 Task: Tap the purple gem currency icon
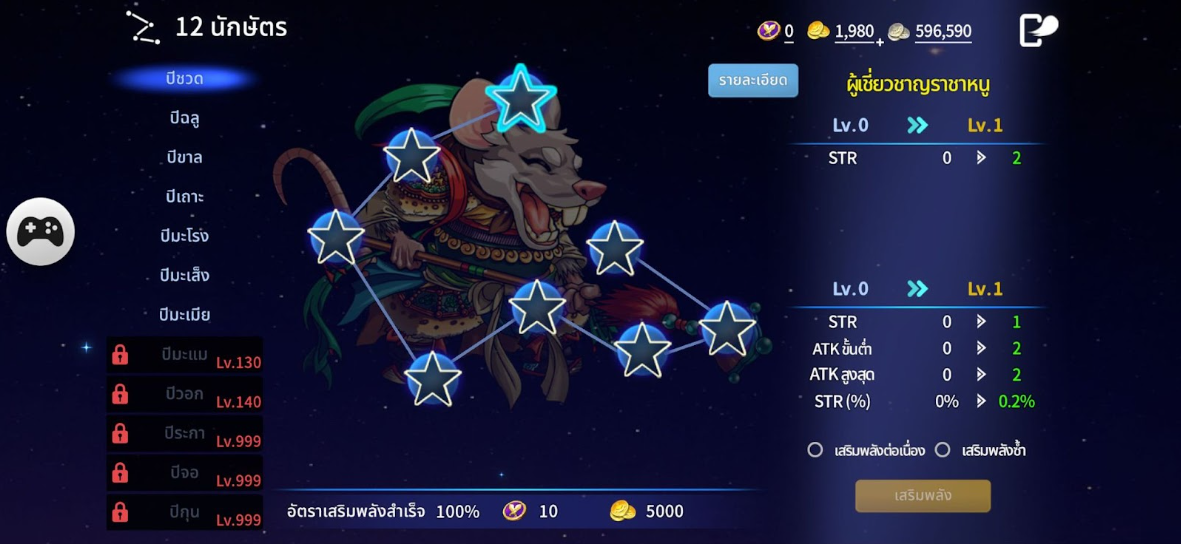point(768,31)
